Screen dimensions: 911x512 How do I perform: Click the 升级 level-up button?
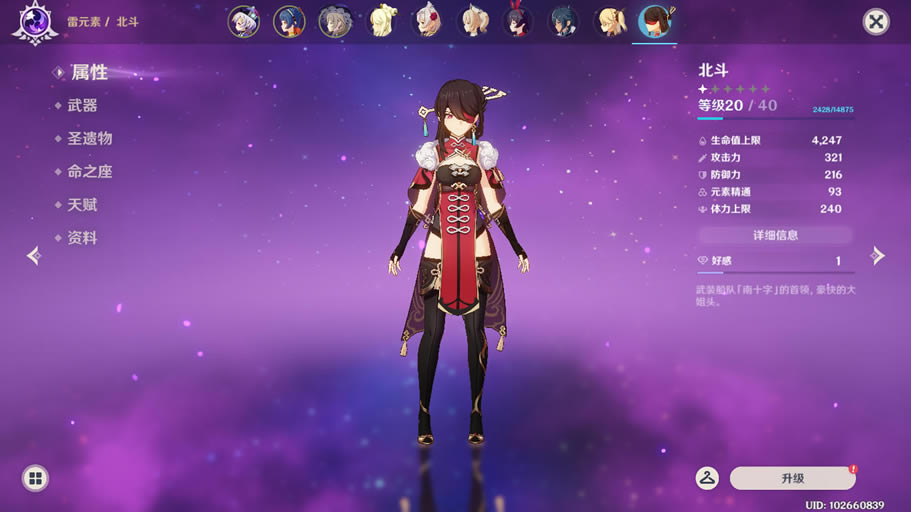tap(793, 478)
